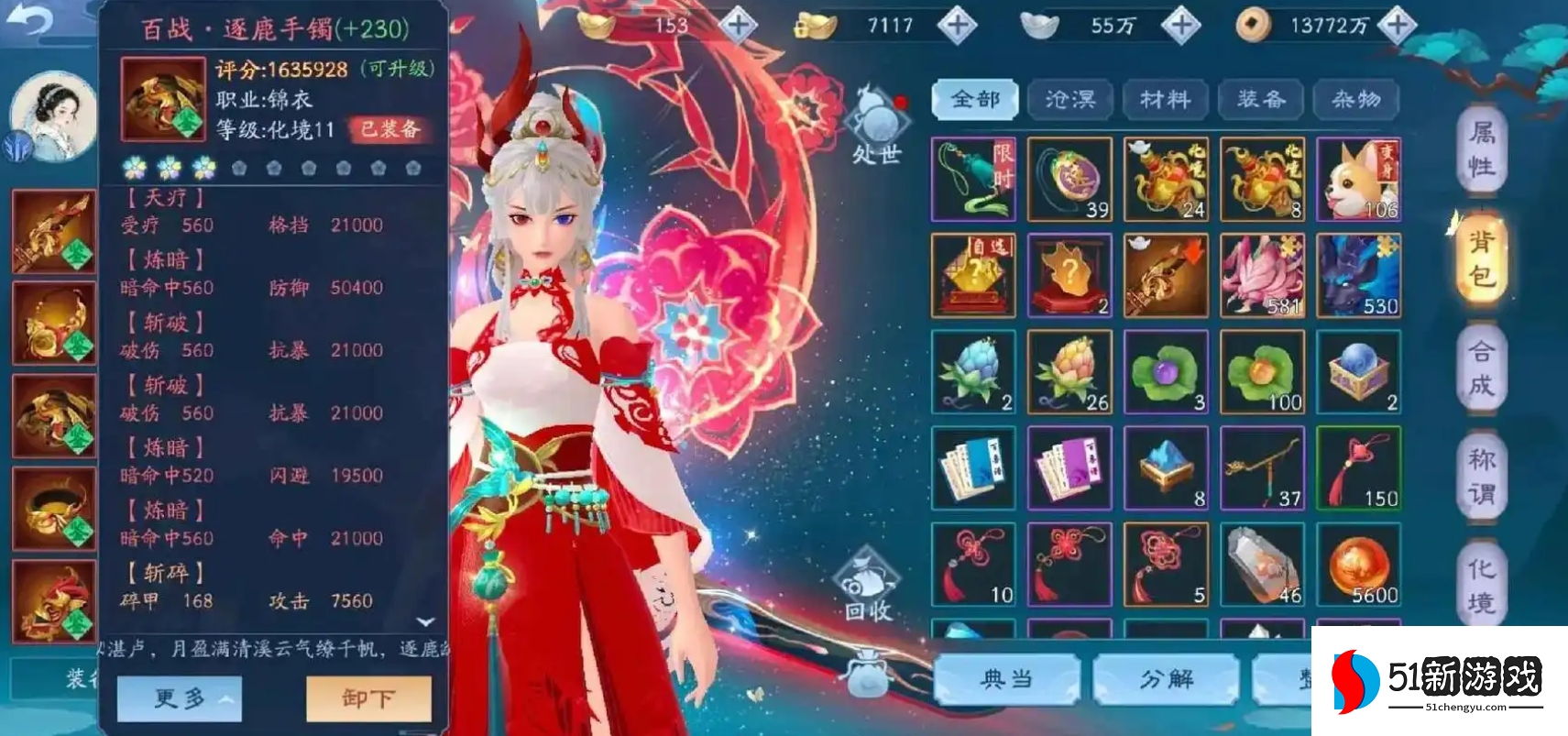Select the Corgi pet item showing 106
The width and height of the screenshot is (1568, 736).
click(1359, 180)
